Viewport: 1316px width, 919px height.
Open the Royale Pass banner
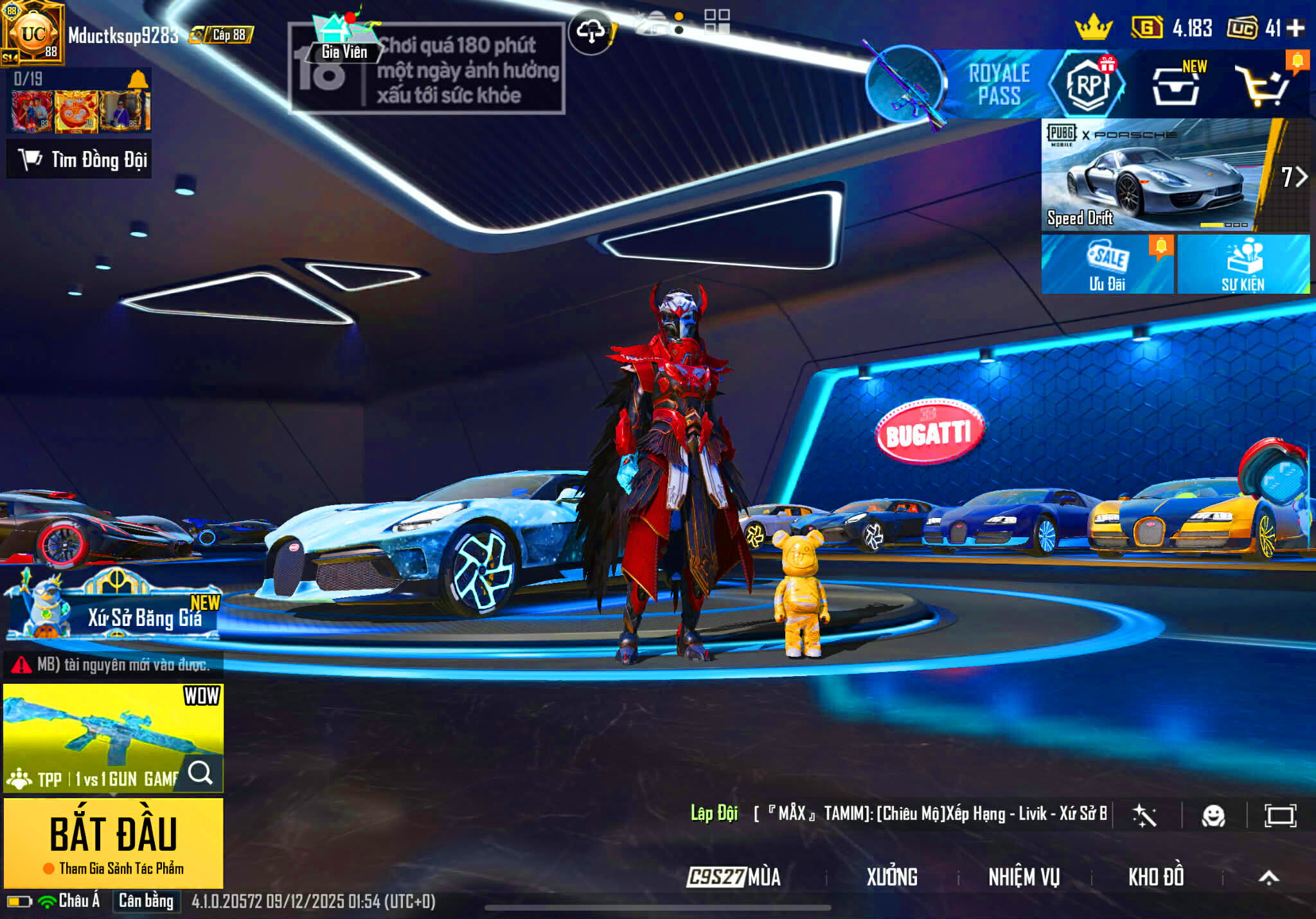(x=998, y=84)
